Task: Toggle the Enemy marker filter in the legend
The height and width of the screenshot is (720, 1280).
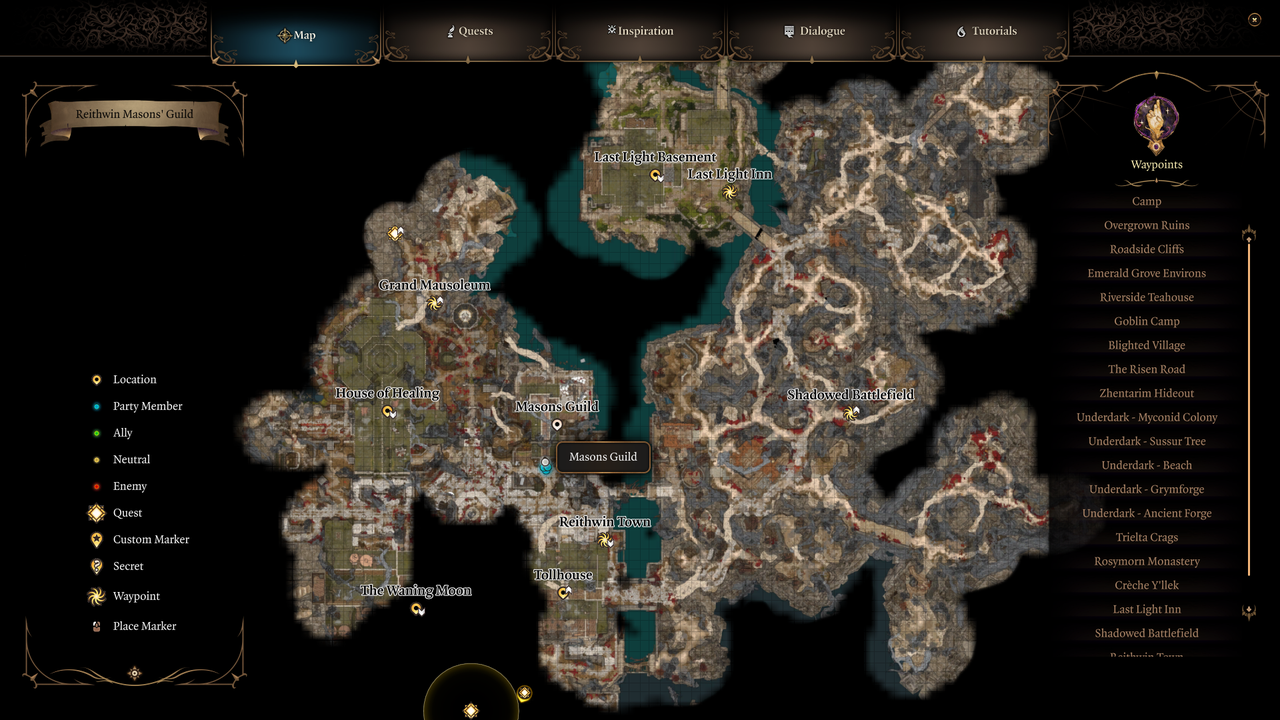Action: pyautogui.click(x=95, y=486)
